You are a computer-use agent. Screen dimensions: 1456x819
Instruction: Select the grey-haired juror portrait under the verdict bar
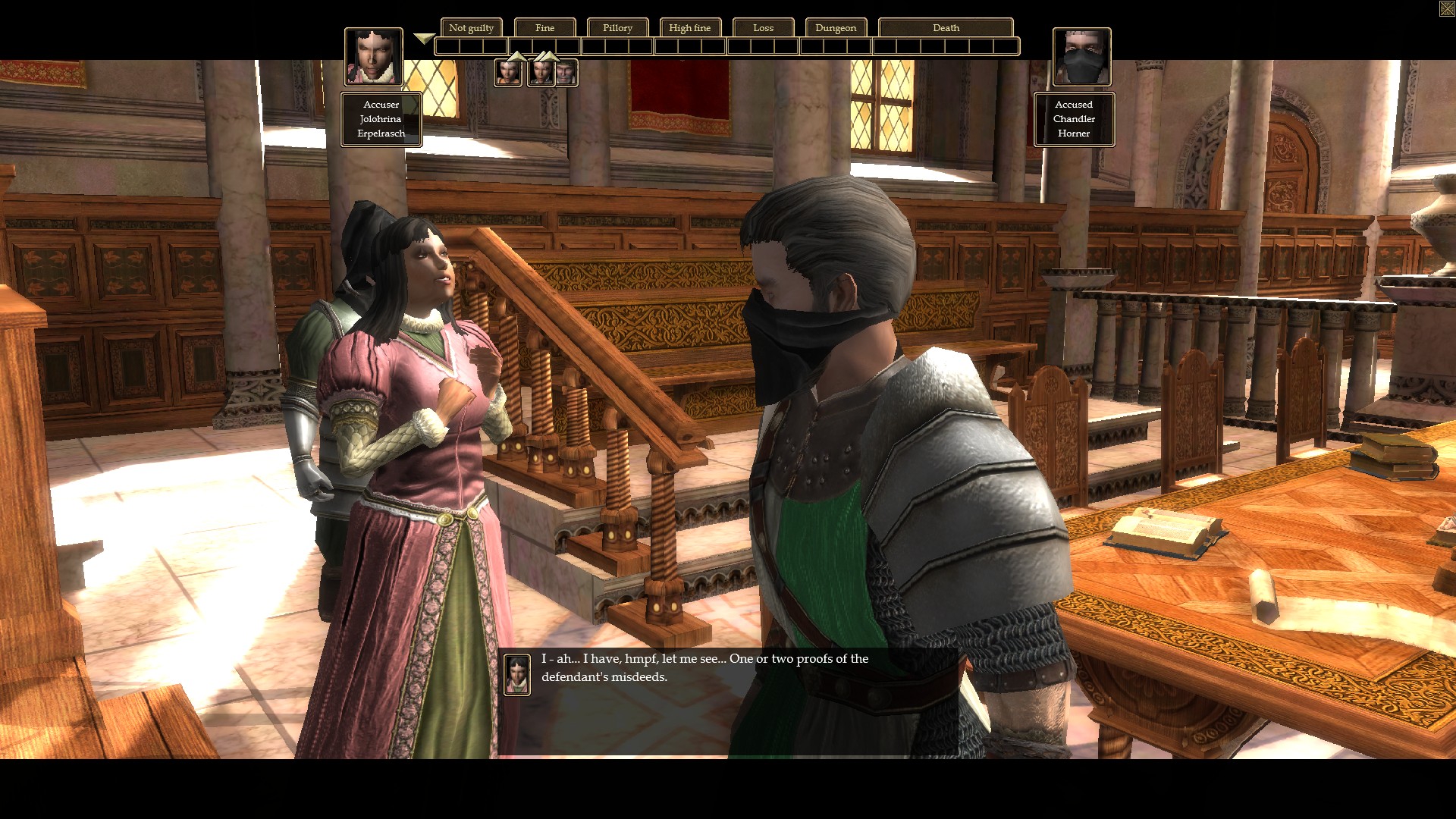click(566, 74)
